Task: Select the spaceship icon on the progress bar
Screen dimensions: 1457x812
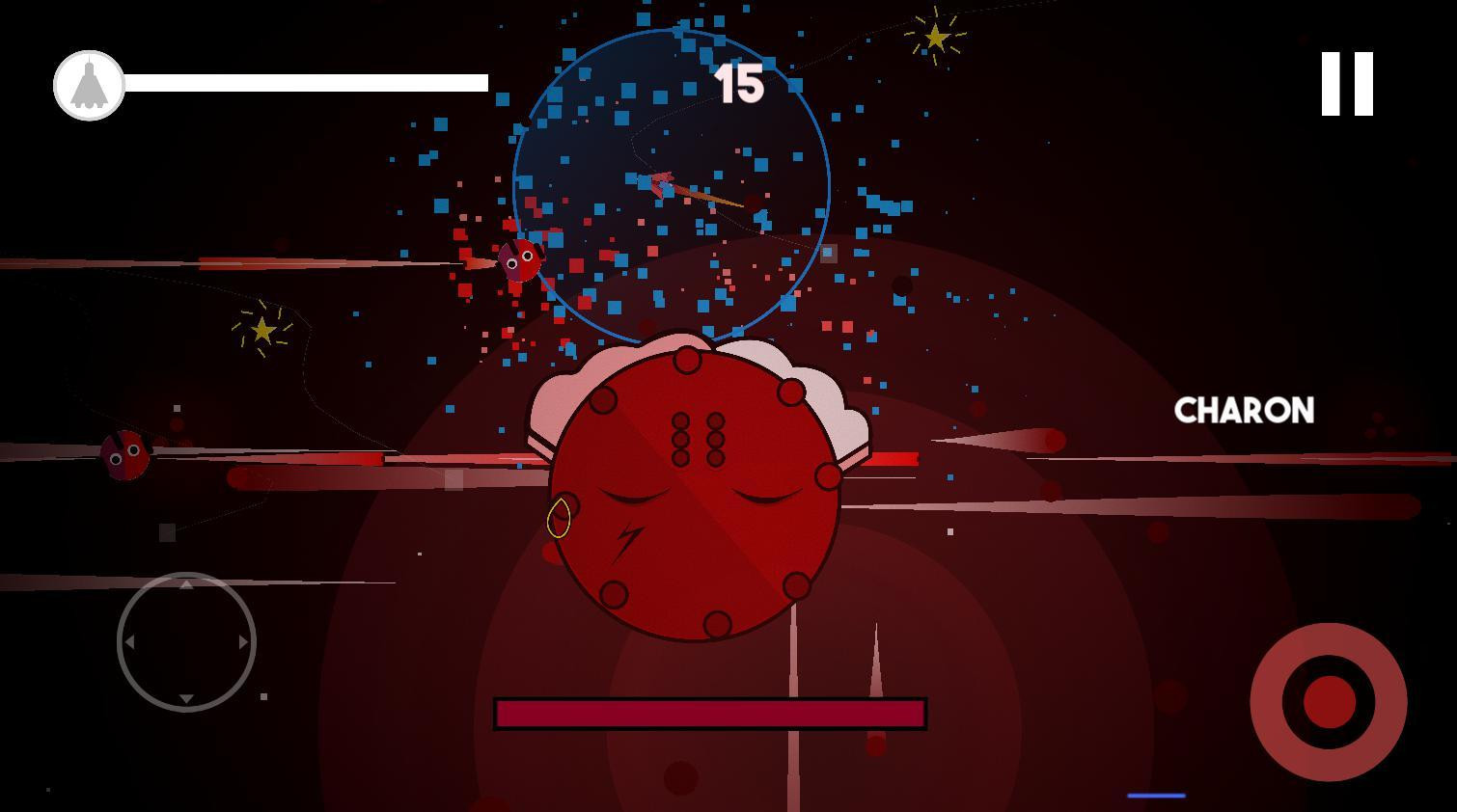Action: tap(88, 85)
